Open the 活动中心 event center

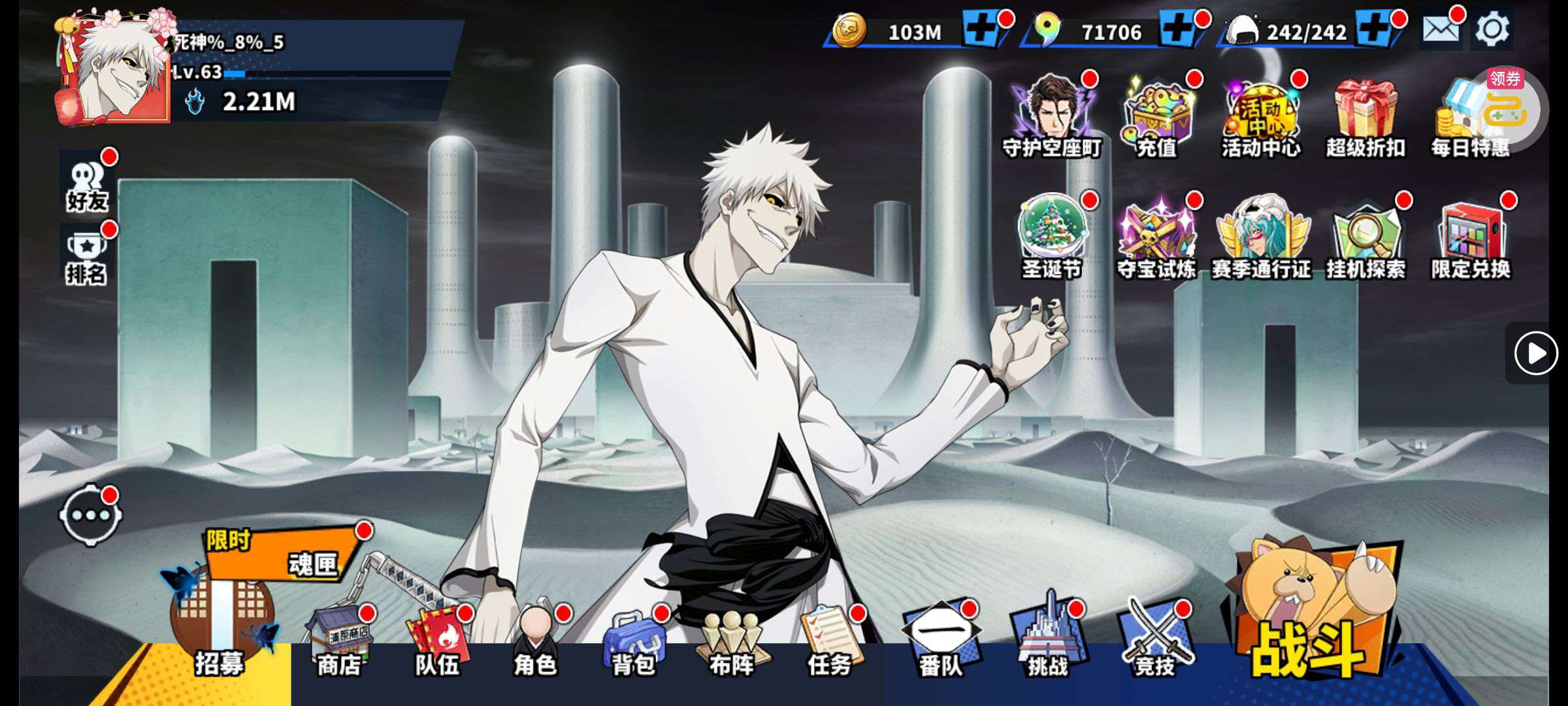(1261, 118)
